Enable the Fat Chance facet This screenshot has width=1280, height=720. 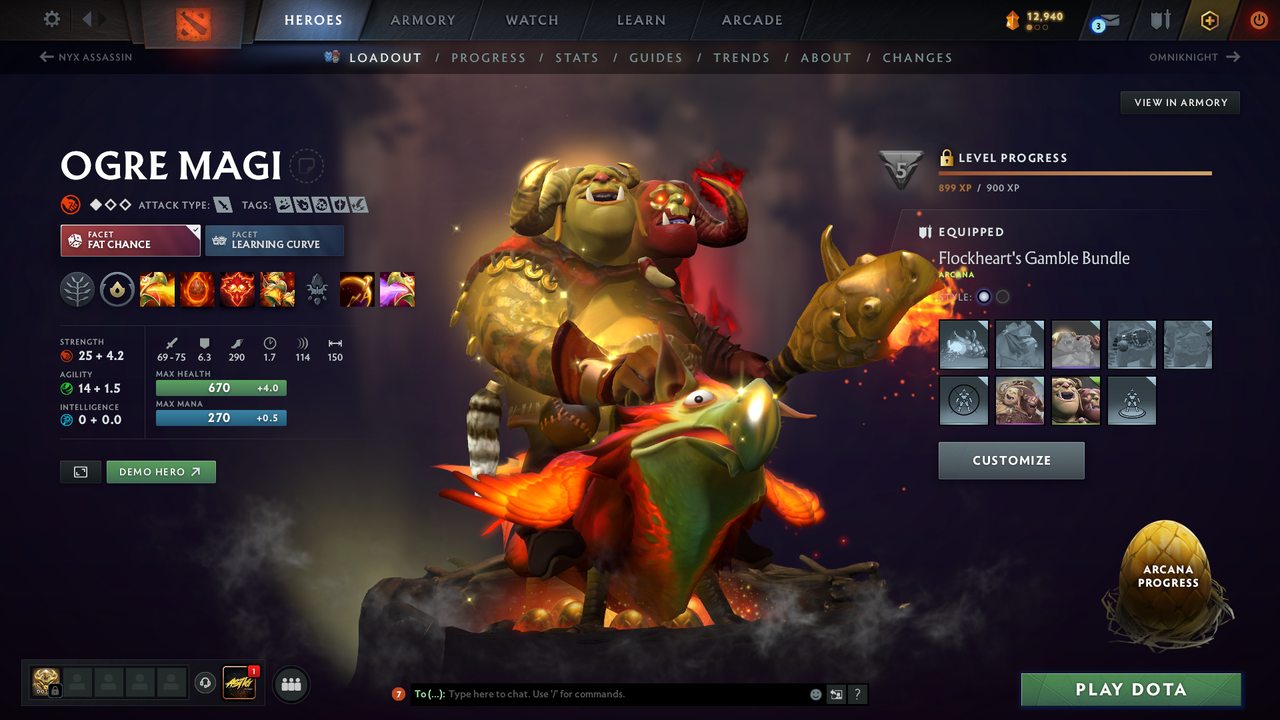[129, 241]
